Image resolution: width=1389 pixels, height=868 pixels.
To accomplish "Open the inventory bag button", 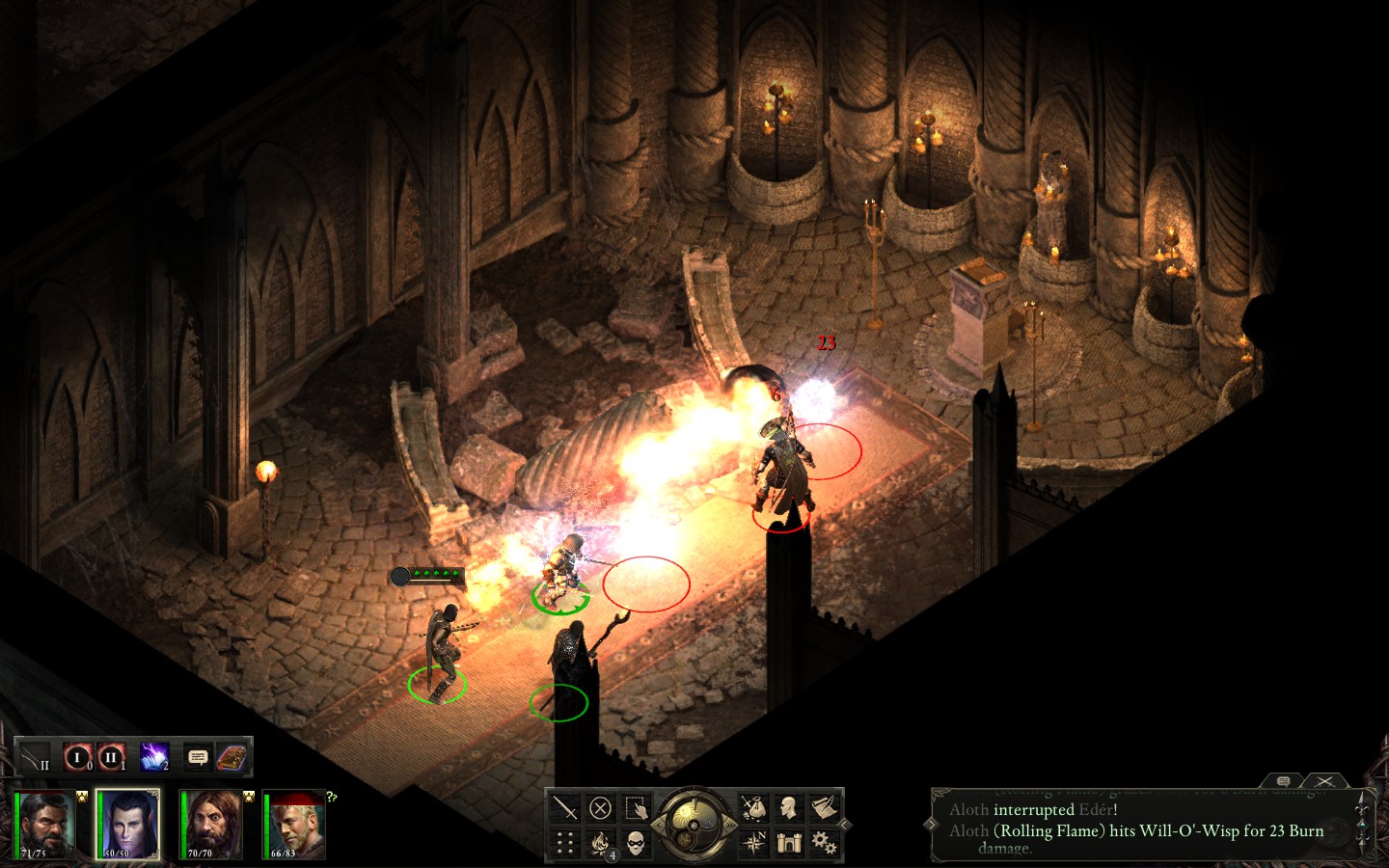I will [753, 808].
